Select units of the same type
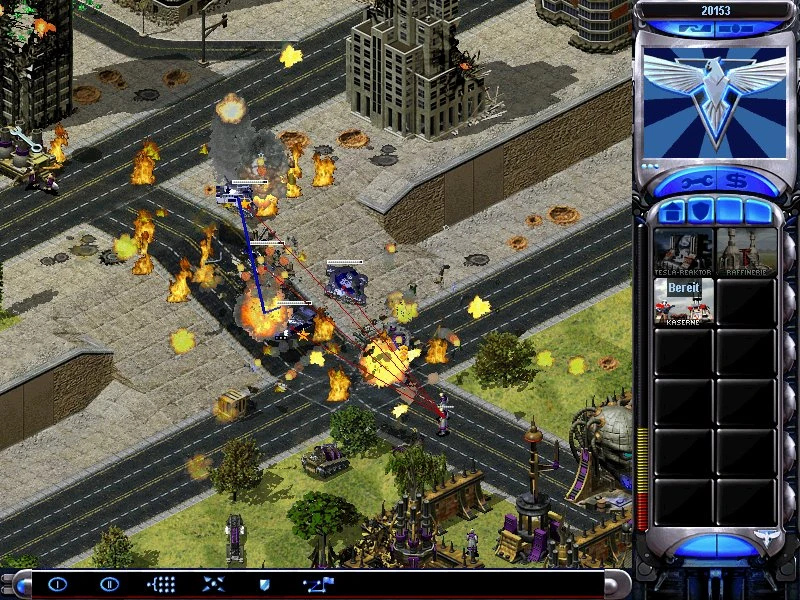 point(161,584)
